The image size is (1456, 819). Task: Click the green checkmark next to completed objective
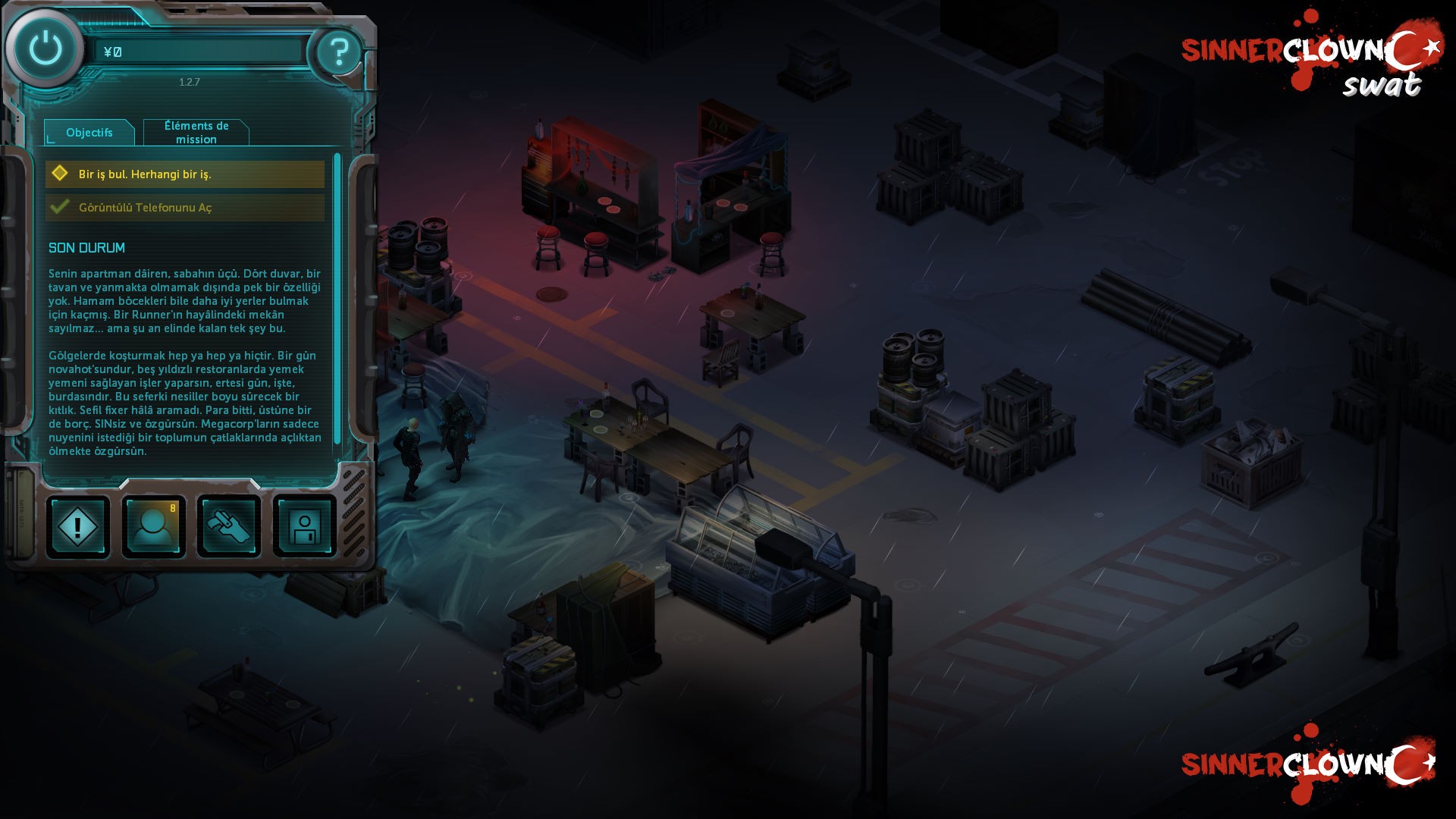[x=61, y=206]
